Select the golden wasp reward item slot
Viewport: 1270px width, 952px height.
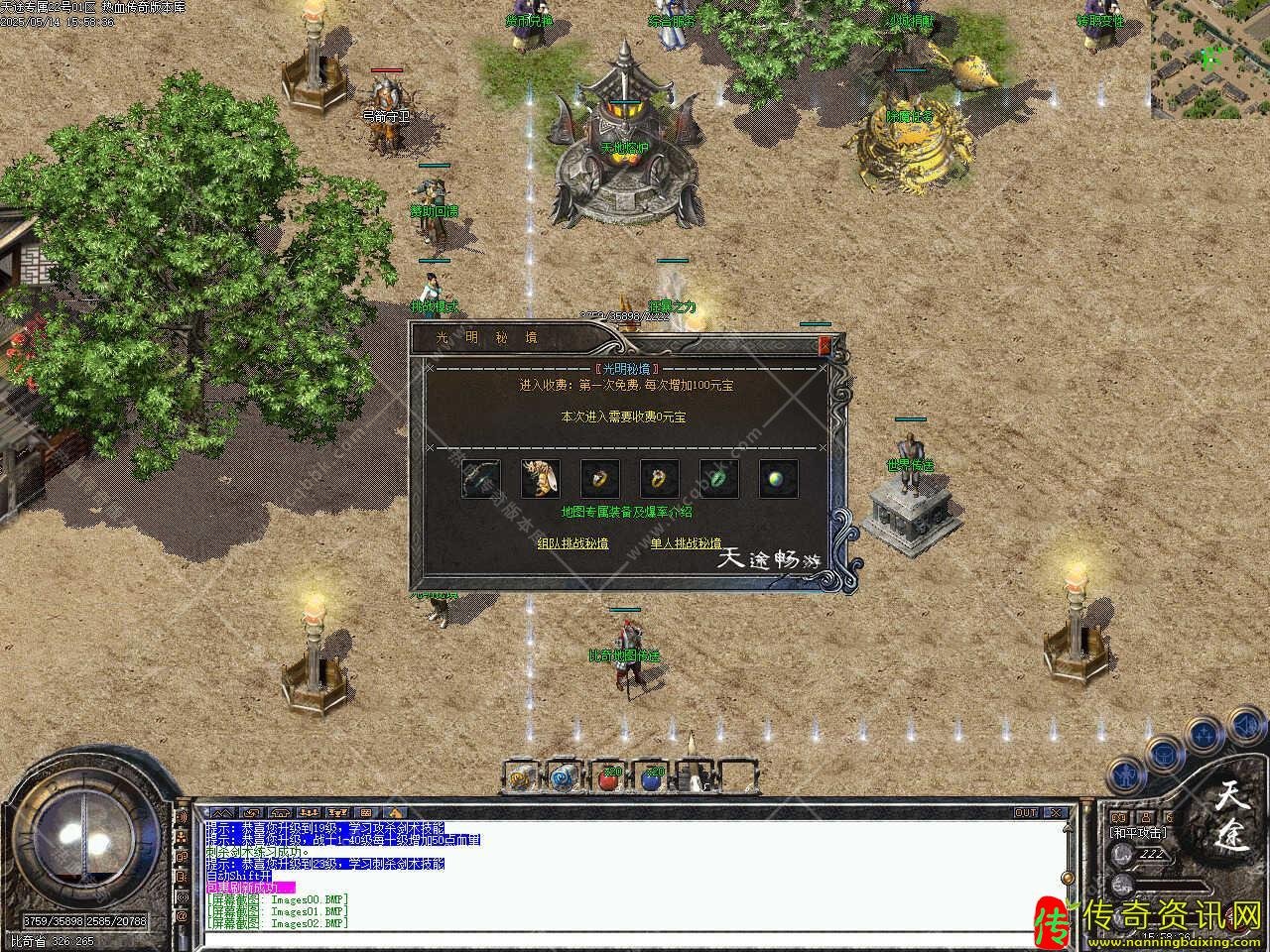pyautogui.click(x=540, y=479)
